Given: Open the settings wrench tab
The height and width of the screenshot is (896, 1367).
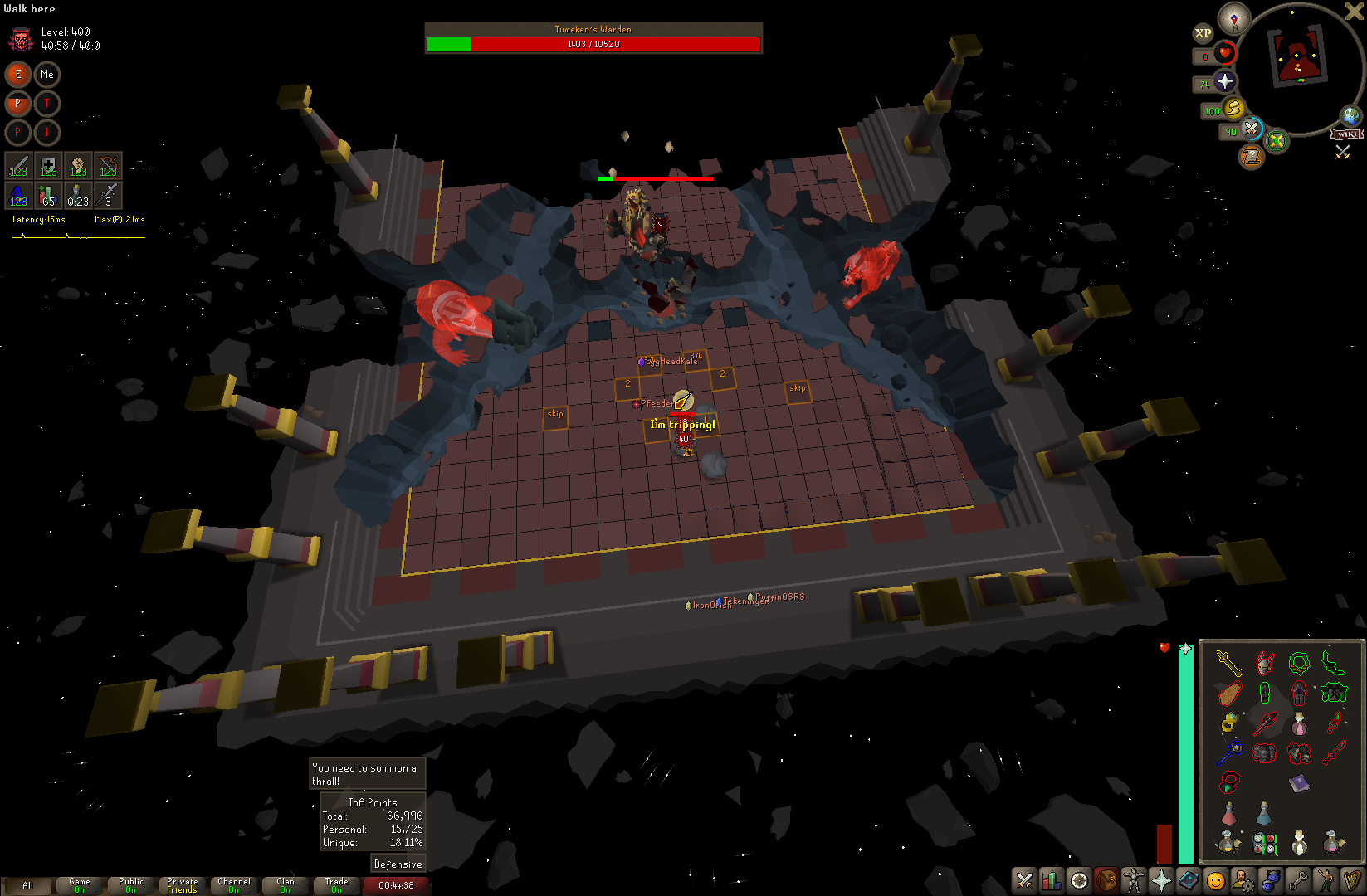Looking at the screenshot, I should (x=1298, y=880).
